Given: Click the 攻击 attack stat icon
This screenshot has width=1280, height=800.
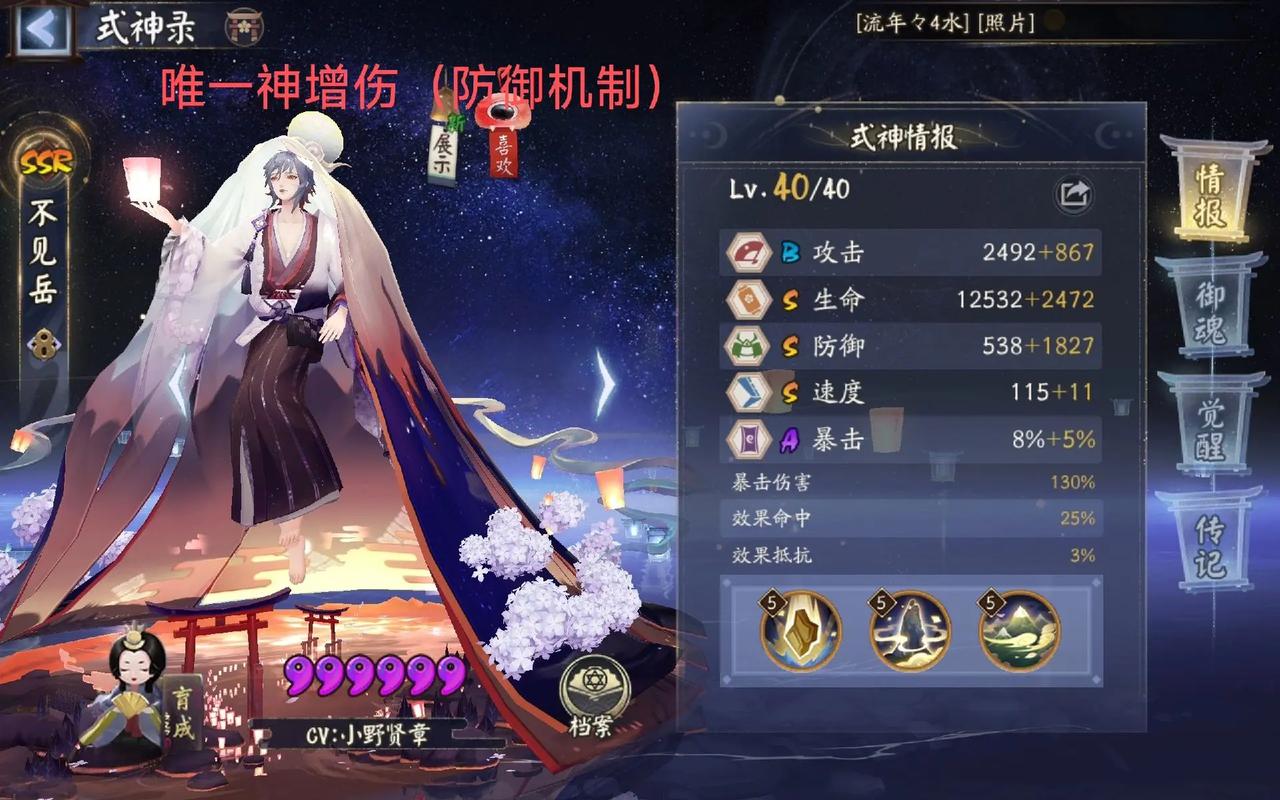Looking at the screenshot, I should tap(748, 253).
